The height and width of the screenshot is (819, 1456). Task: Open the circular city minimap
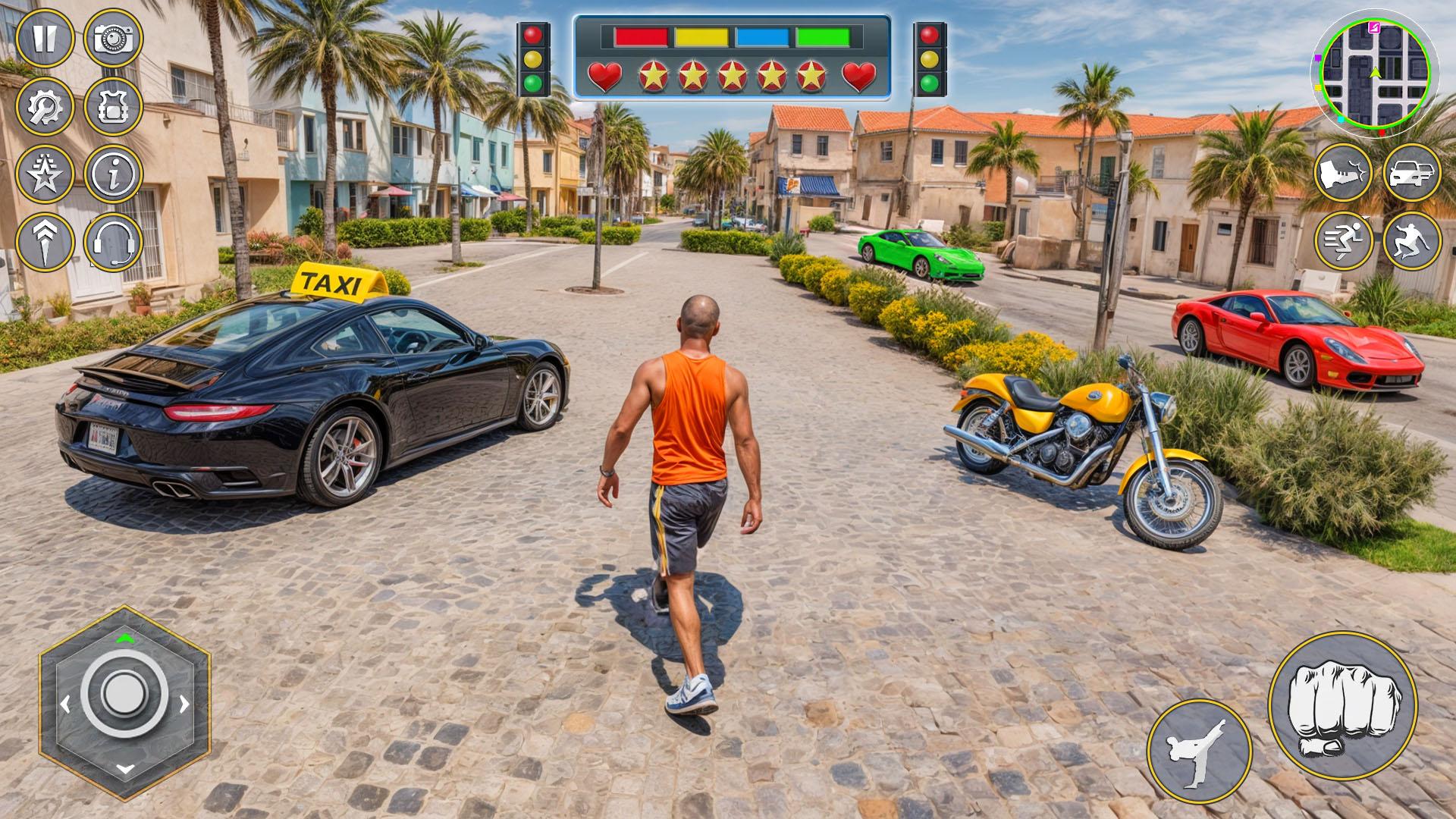(x=1374, y=74)
